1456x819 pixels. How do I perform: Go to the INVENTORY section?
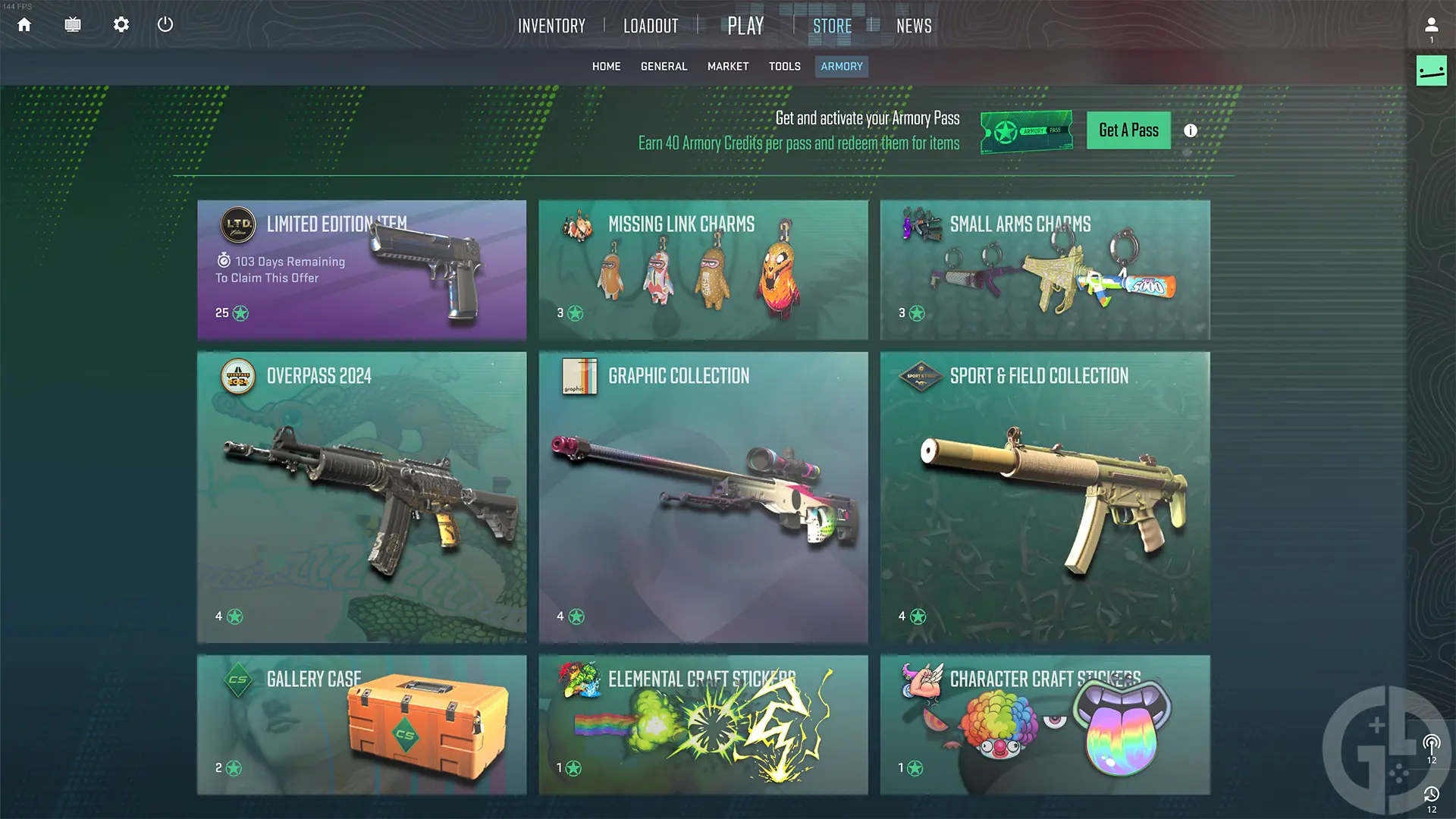coord(551,25)
